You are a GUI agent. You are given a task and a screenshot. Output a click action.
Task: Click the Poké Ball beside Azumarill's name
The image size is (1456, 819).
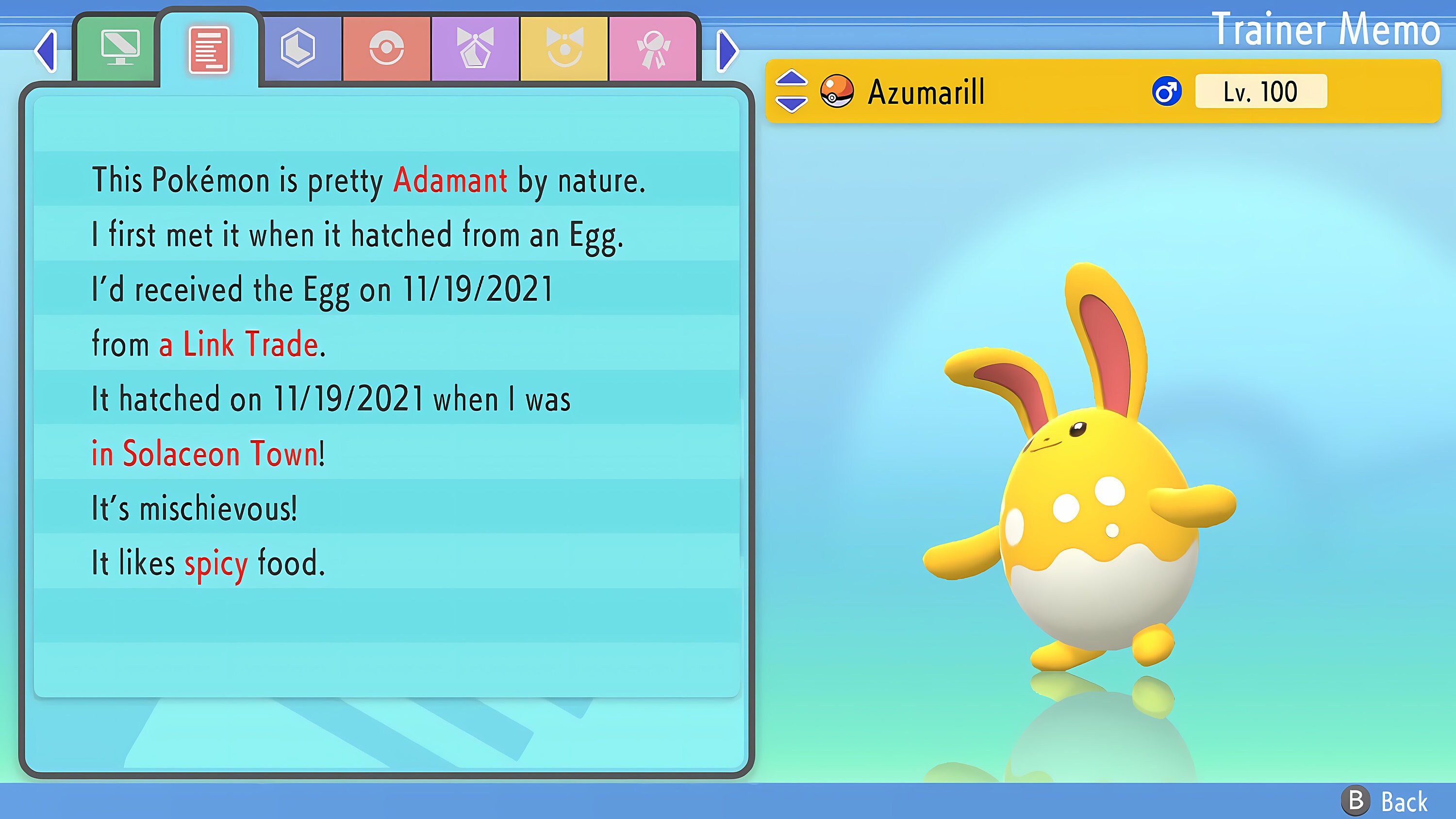tap(838, 93)
